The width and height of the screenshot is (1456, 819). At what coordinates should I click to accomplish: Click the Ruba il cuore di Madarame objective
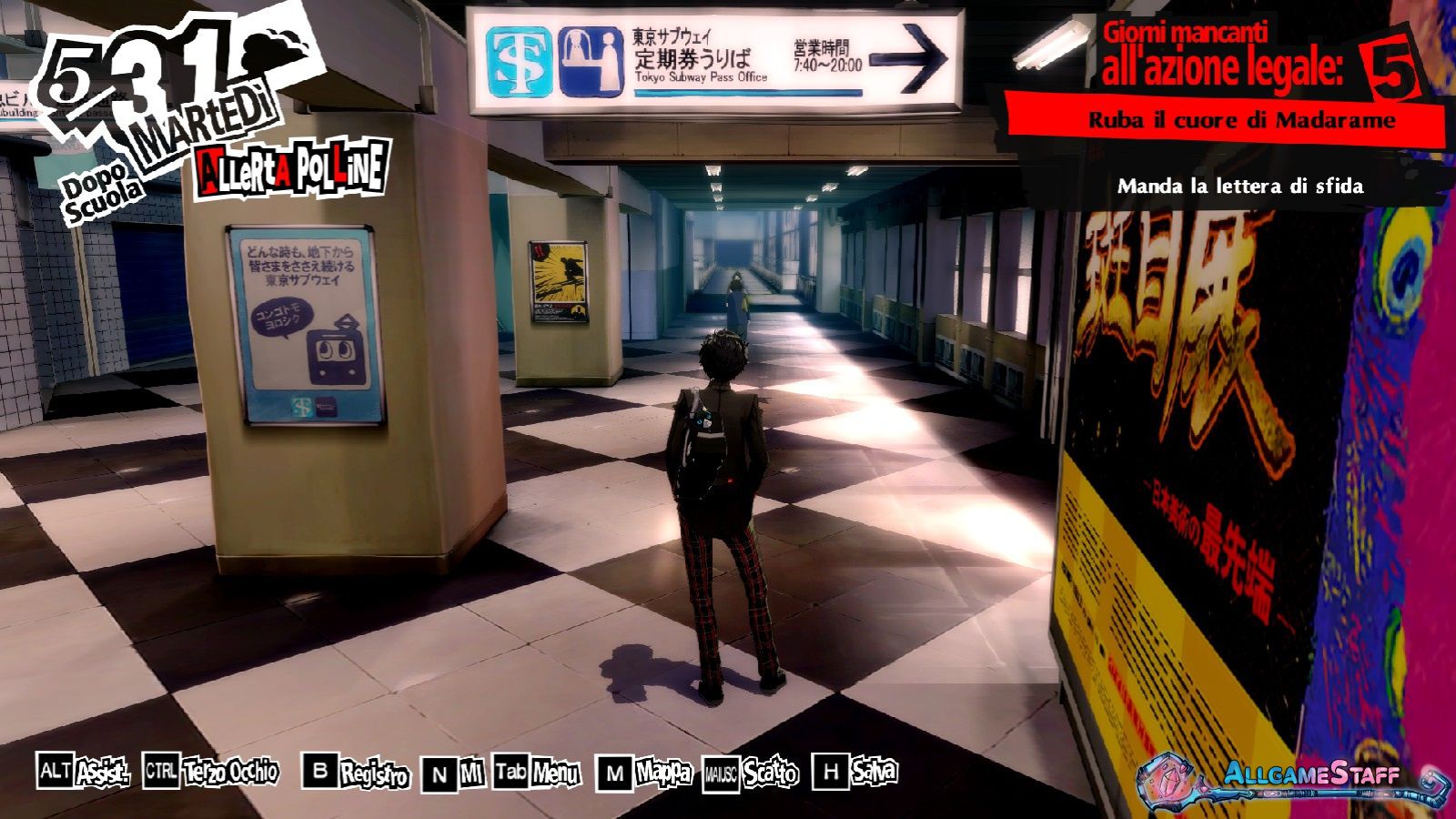tap(1241, 120)
